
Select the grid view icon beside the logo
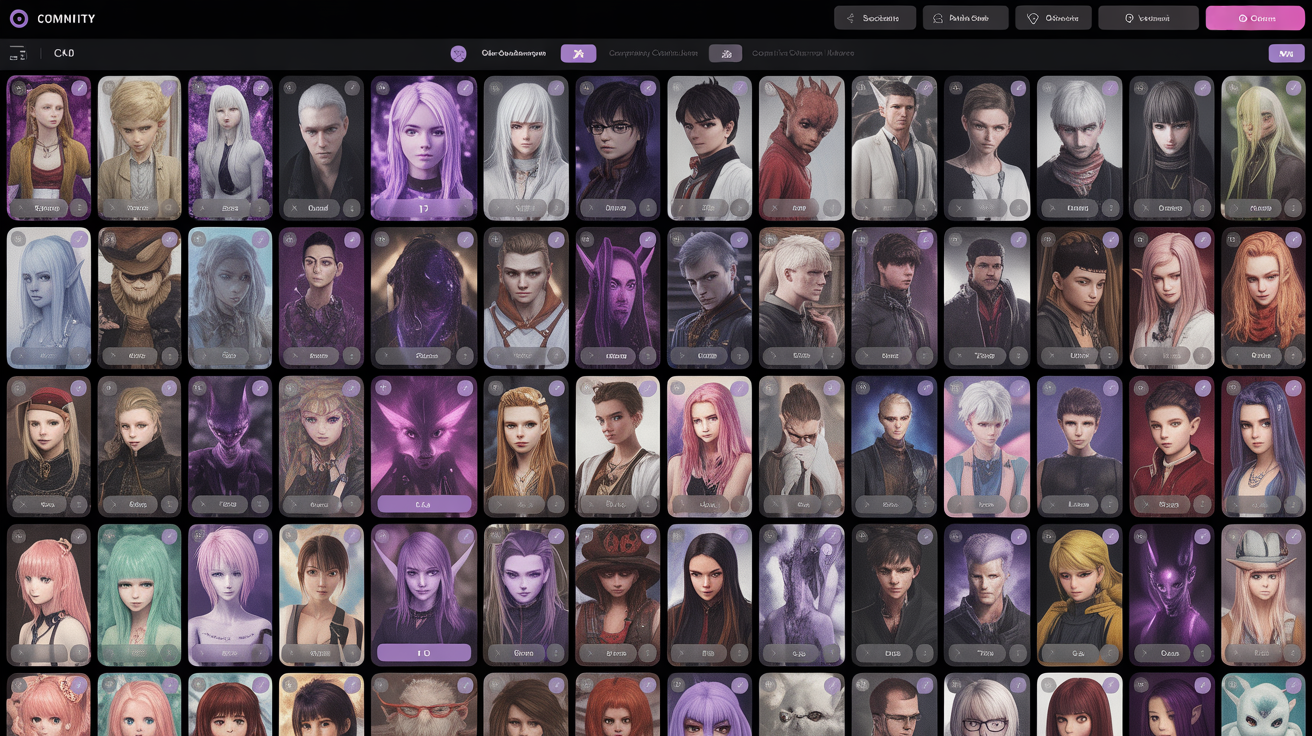coord(18,52)
